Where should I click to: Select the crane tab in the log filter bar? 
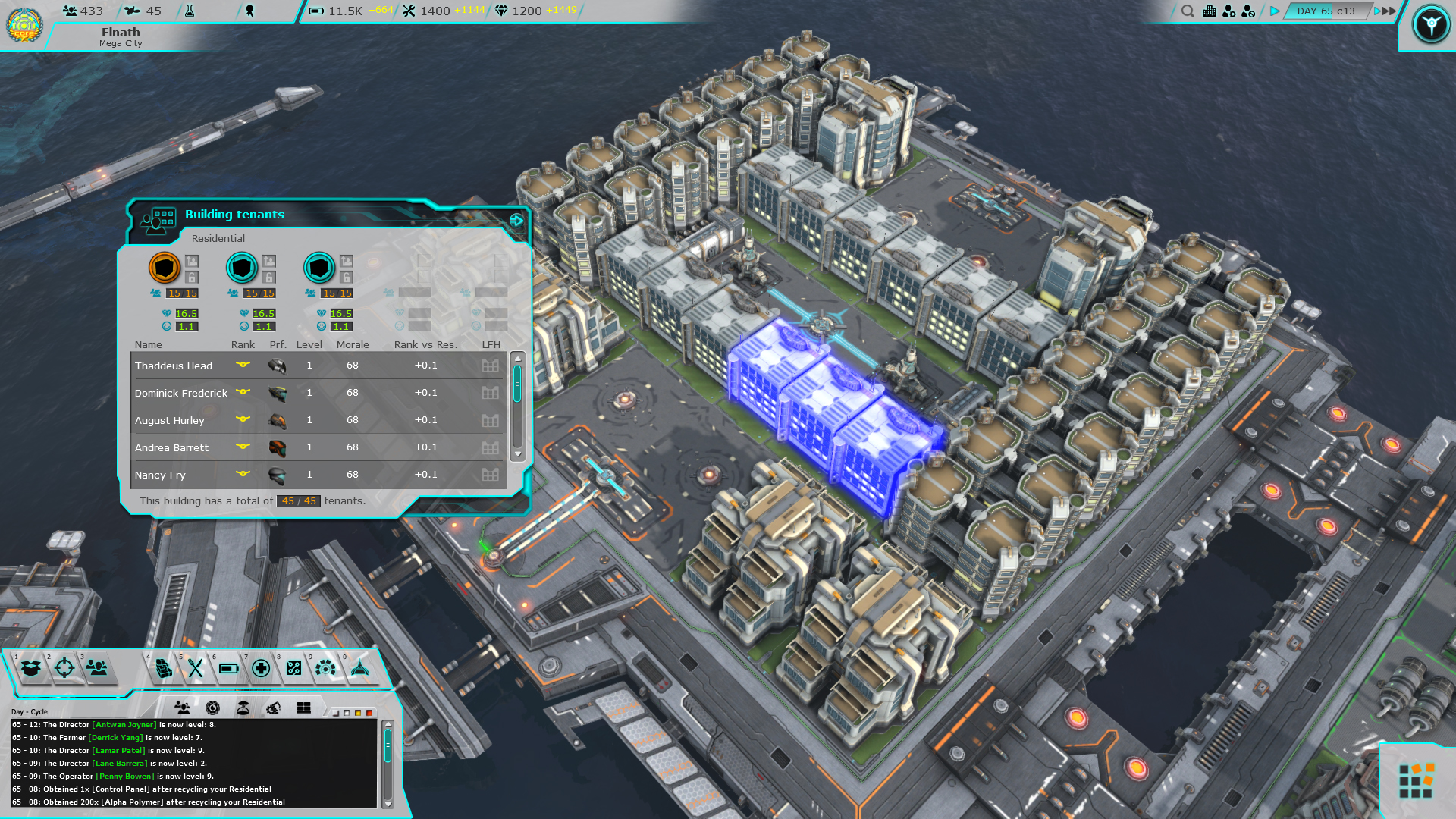(275, 708)
